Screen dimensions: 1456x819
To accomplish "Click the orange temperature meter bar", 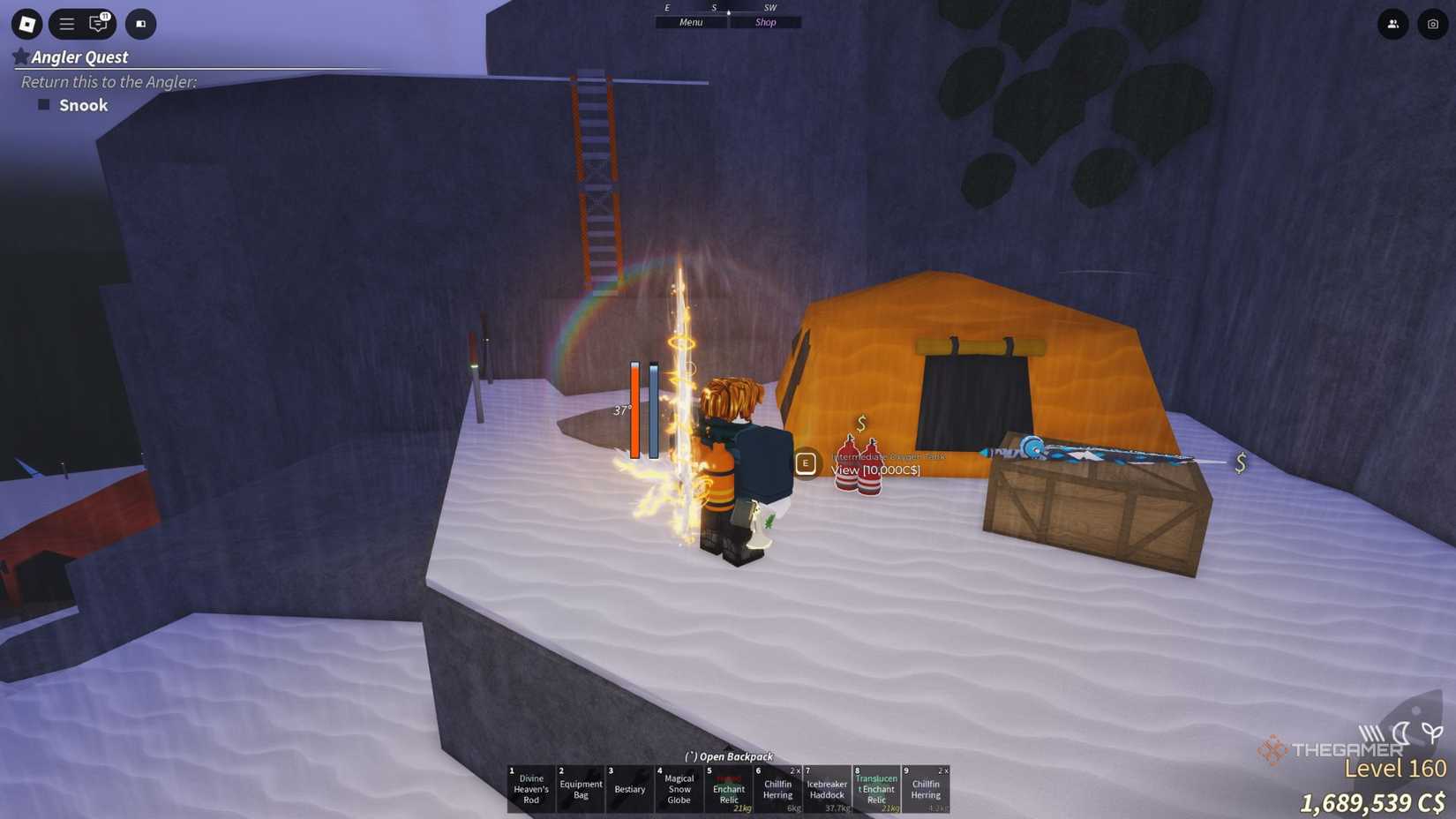I will [x=634, y=410].
